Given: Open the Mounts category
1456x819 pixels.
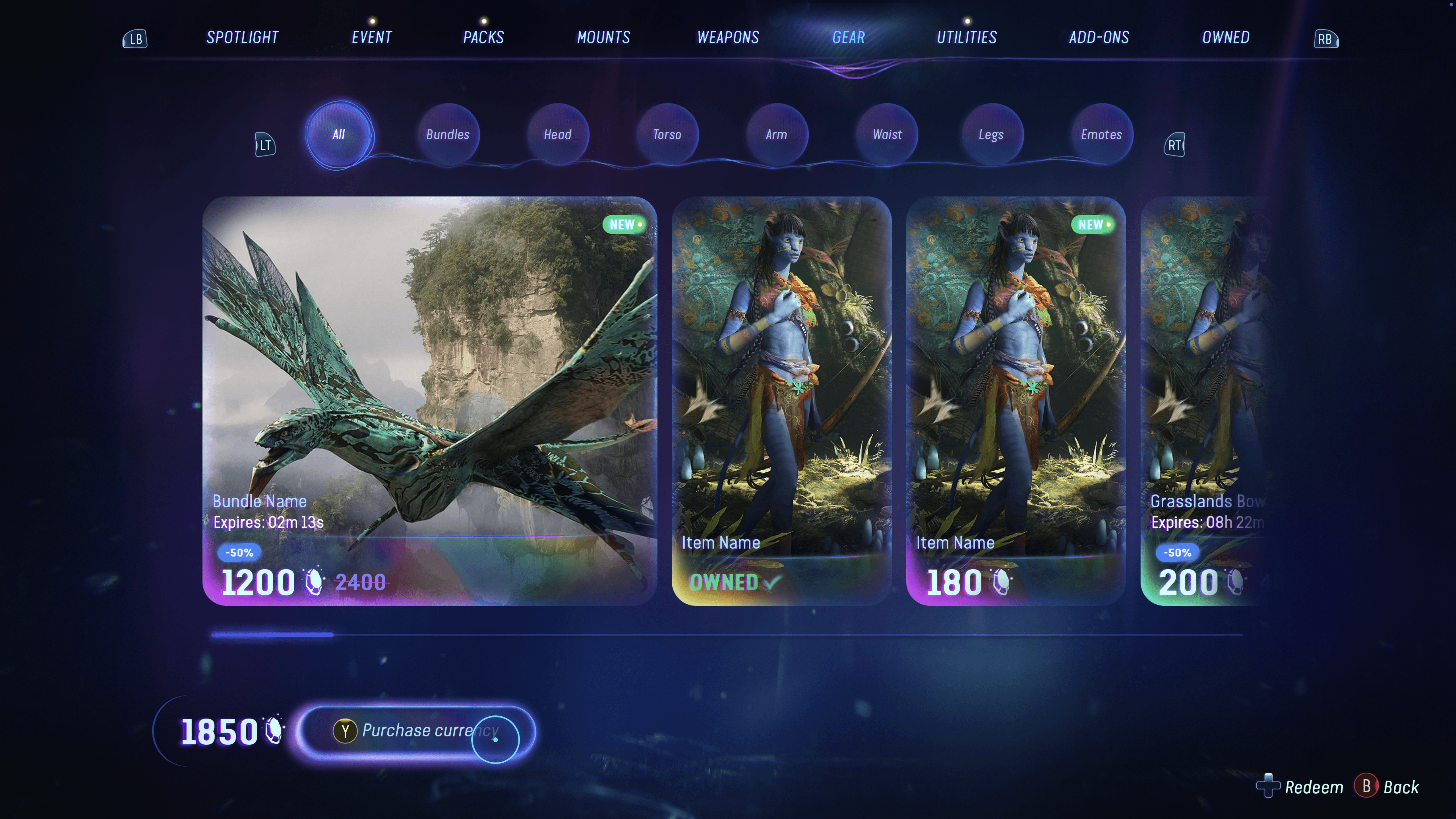Looking at the screenshot, I should (x=603, y=37).
